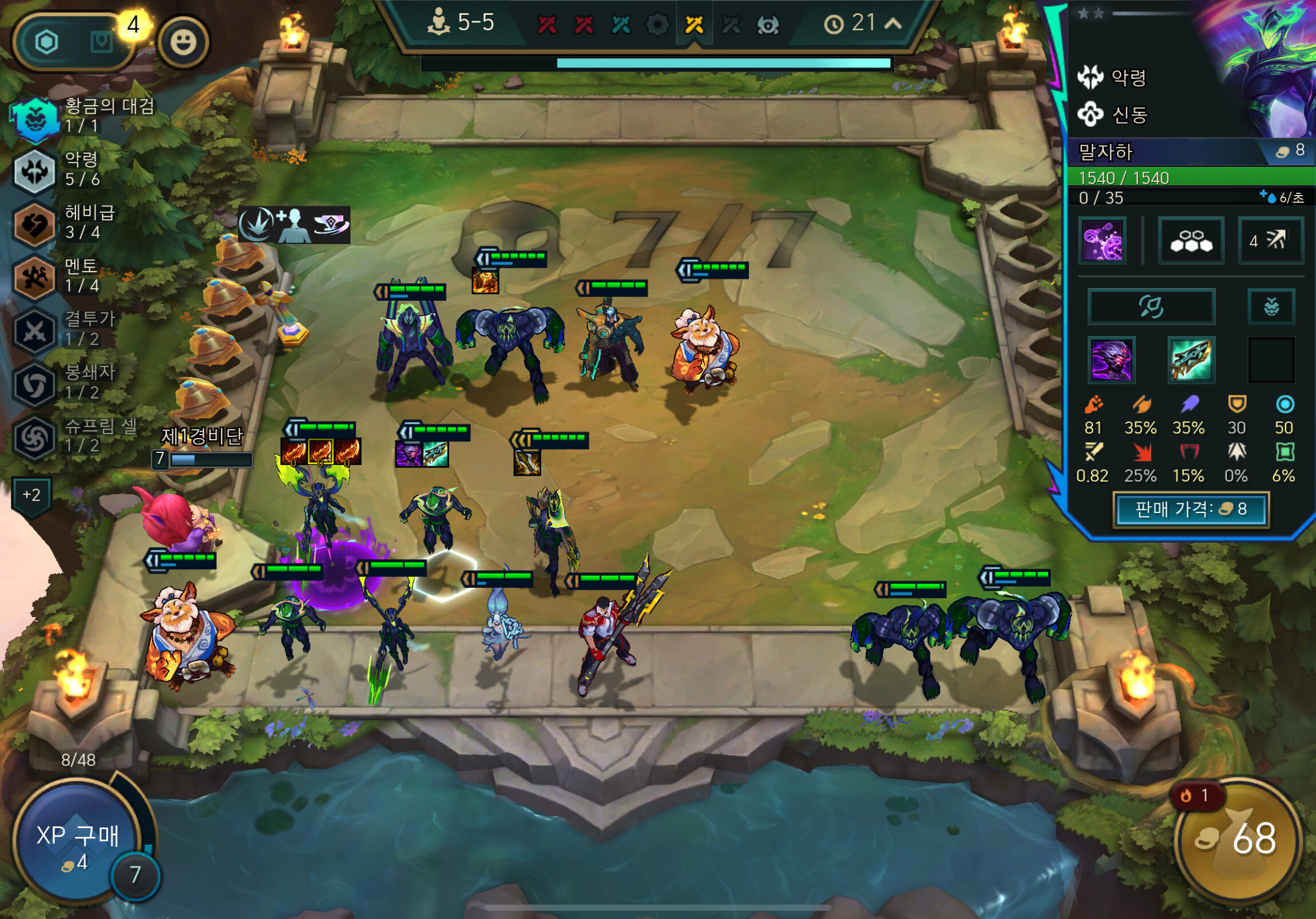Sell Malzahar for 8 gold
1316x919 pixels.
[1191, 509]
